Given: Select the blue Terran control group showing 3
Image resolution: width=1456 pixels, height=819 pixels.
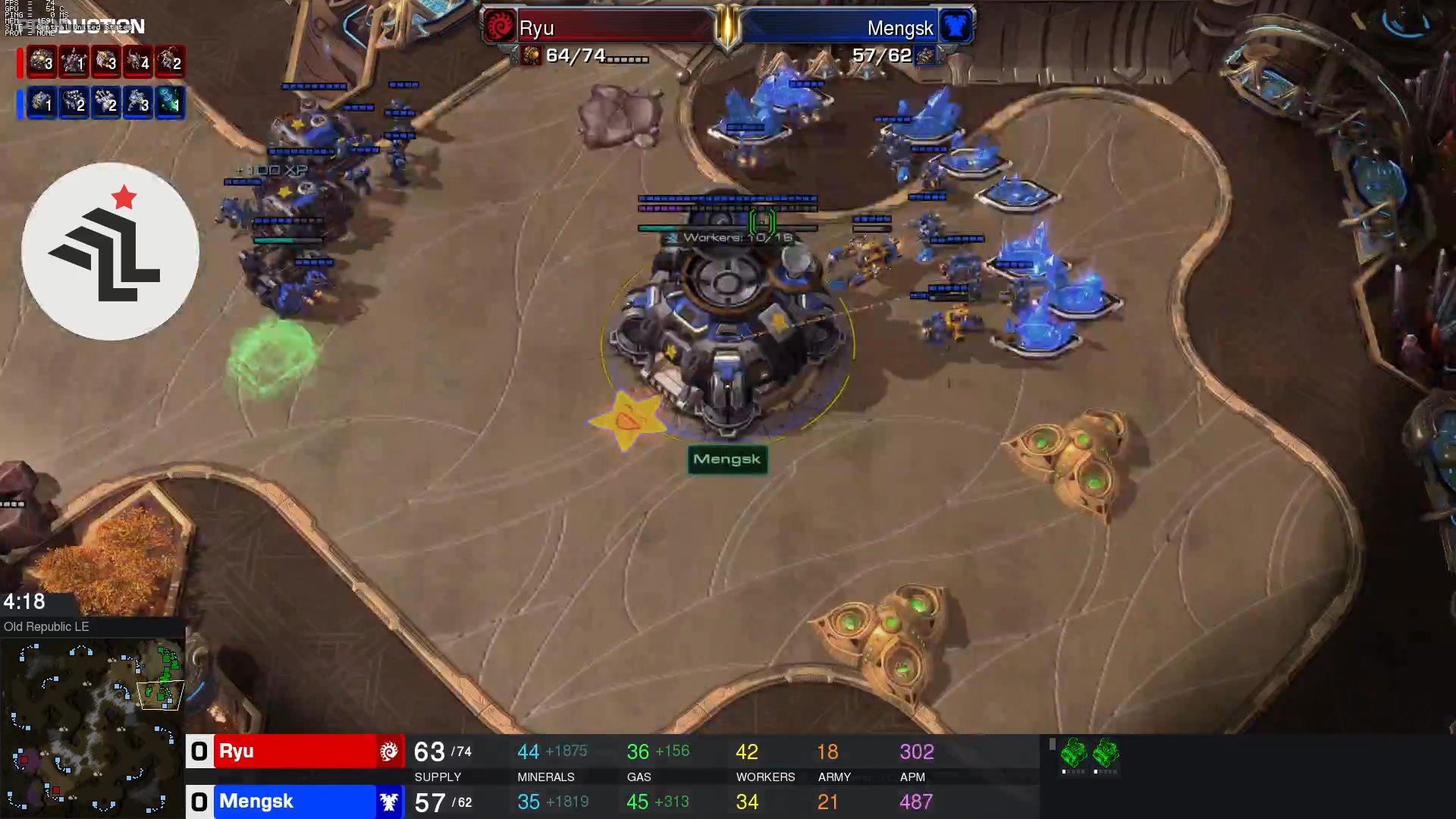Looking at the screenshot, I should [136, 104].
